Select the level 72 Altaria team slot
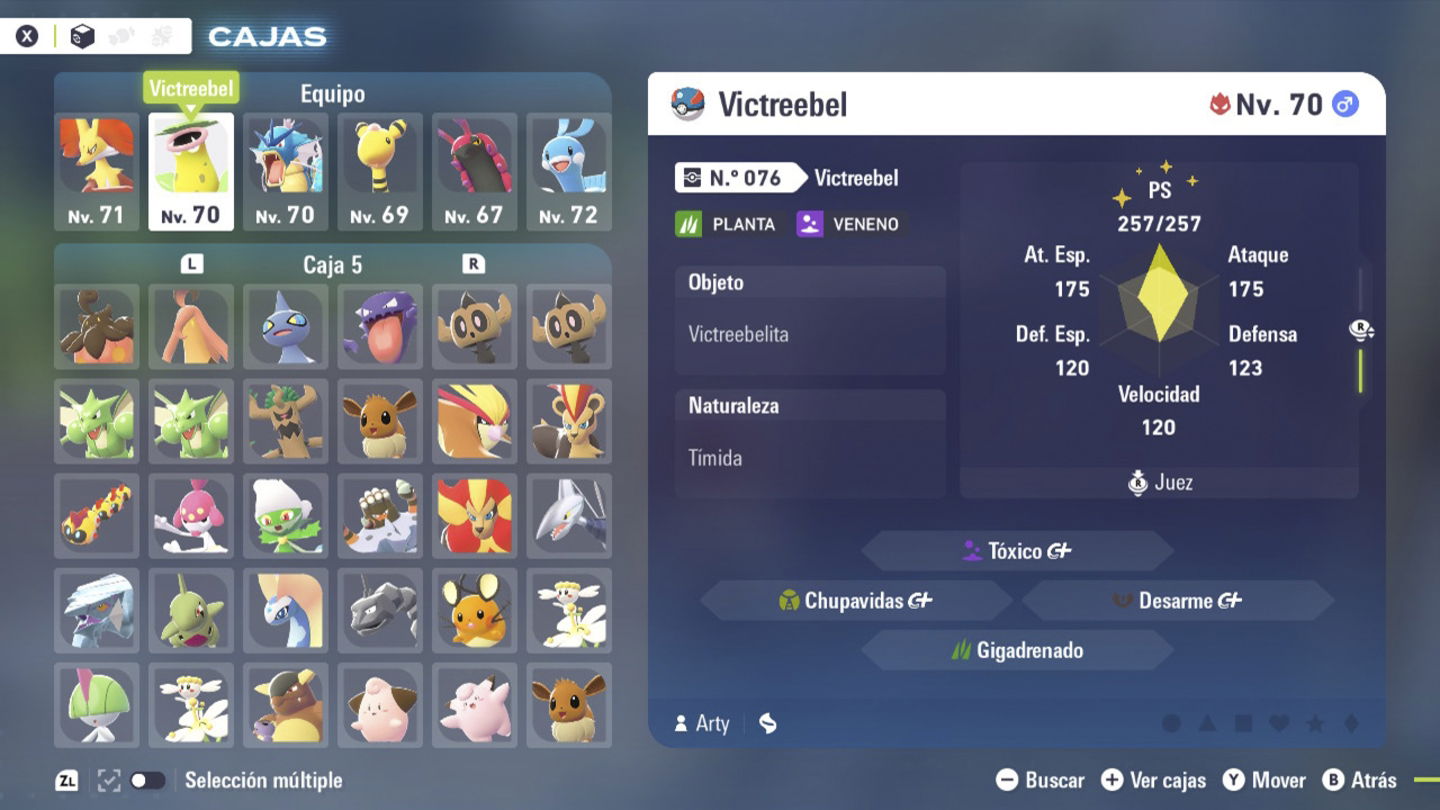 [x=568, y=170]
